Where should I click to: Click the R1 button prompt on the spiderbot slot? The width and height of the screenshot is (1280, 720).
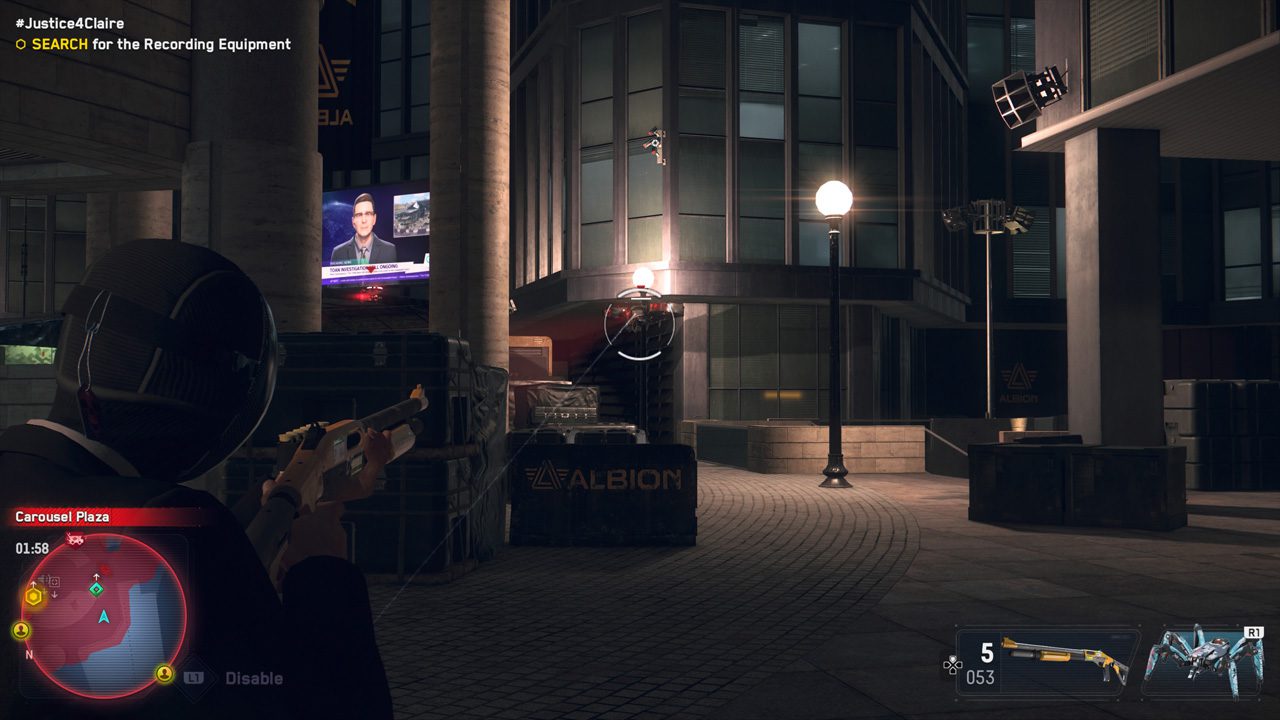1256,631
